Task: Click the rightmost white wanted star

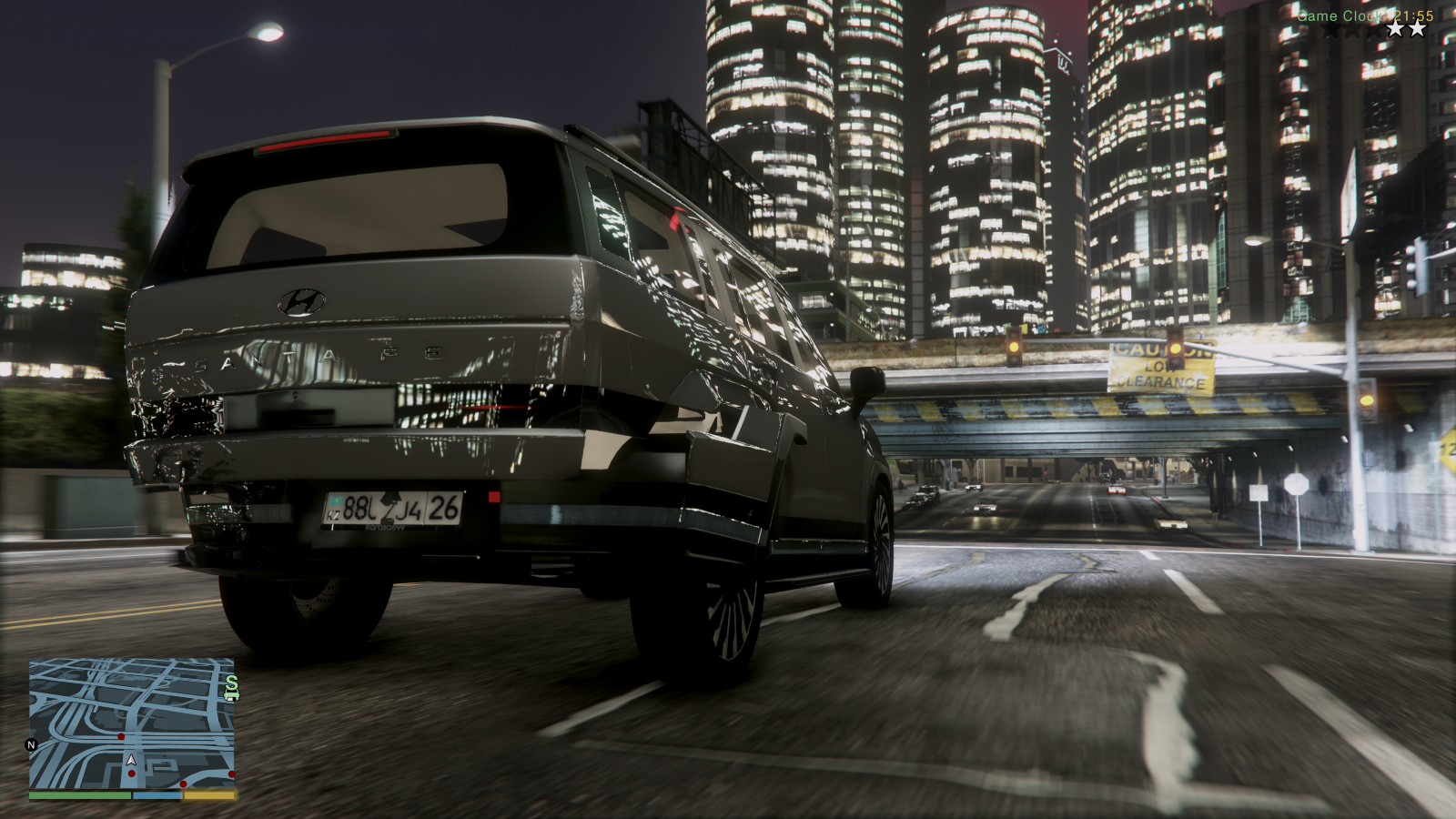Action: 1417,30
